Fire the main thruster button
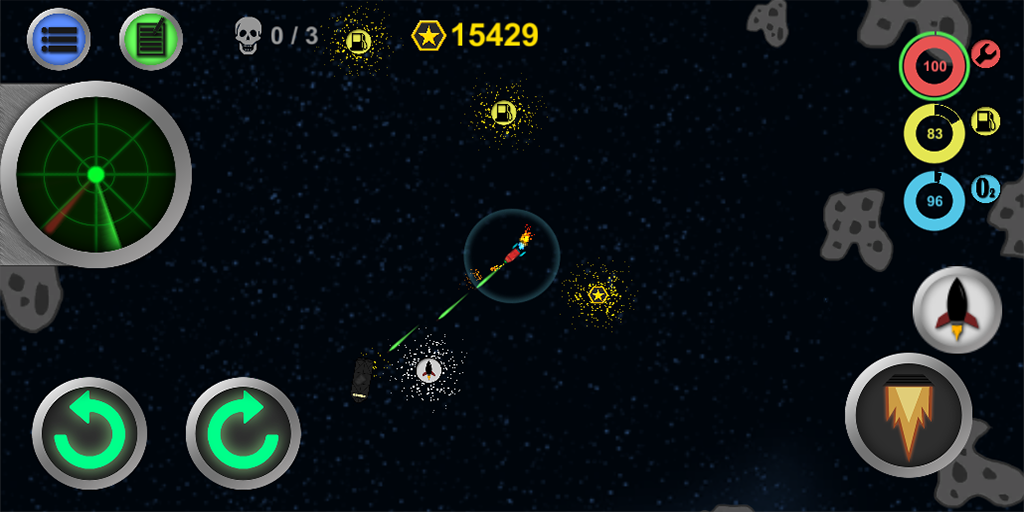Image resolution: width=1024 pixels, height=512 pixels. pyautogui.click(x=908, y=412)
